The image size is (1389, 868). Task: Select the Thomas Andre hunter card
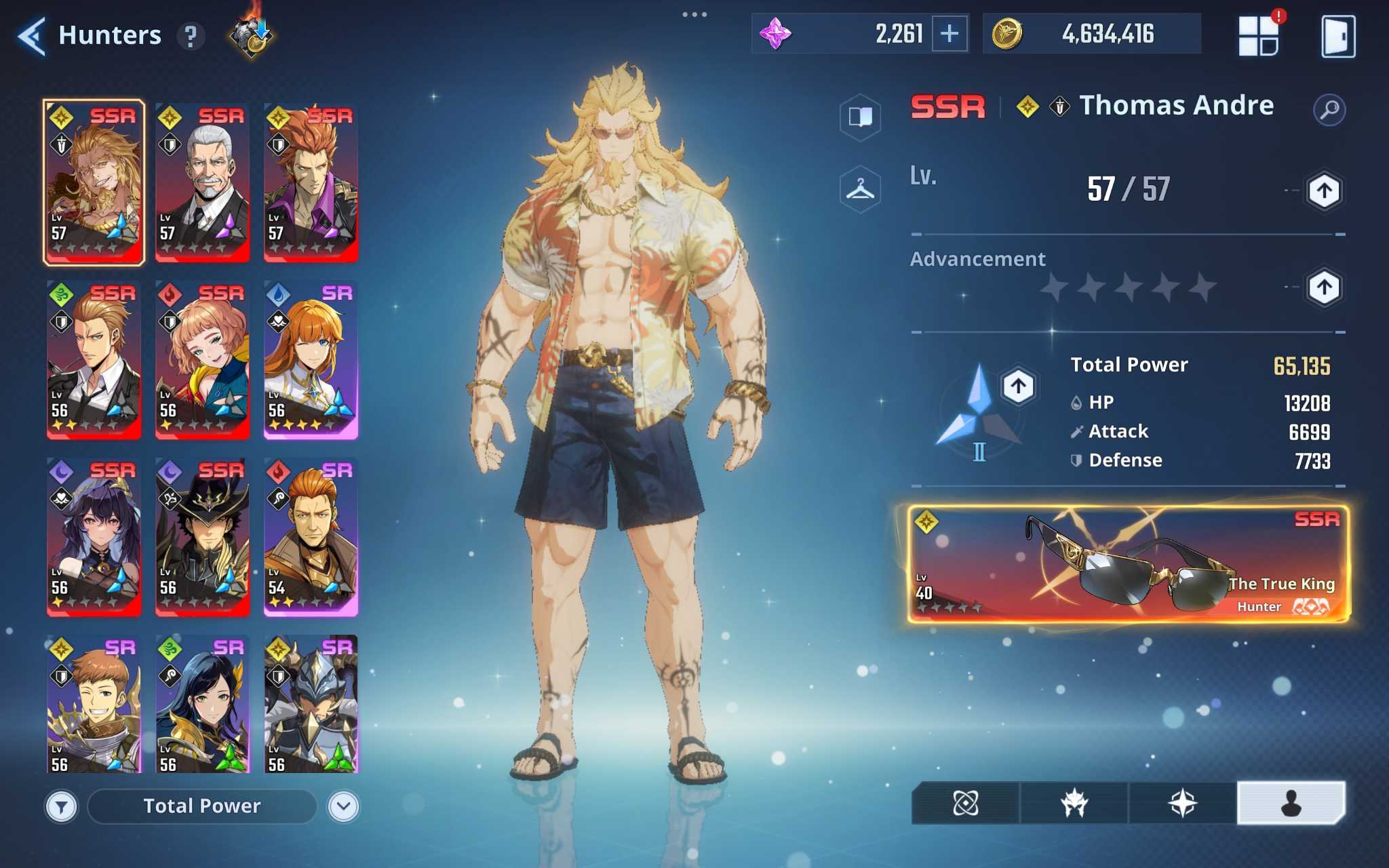coord(94,182)
